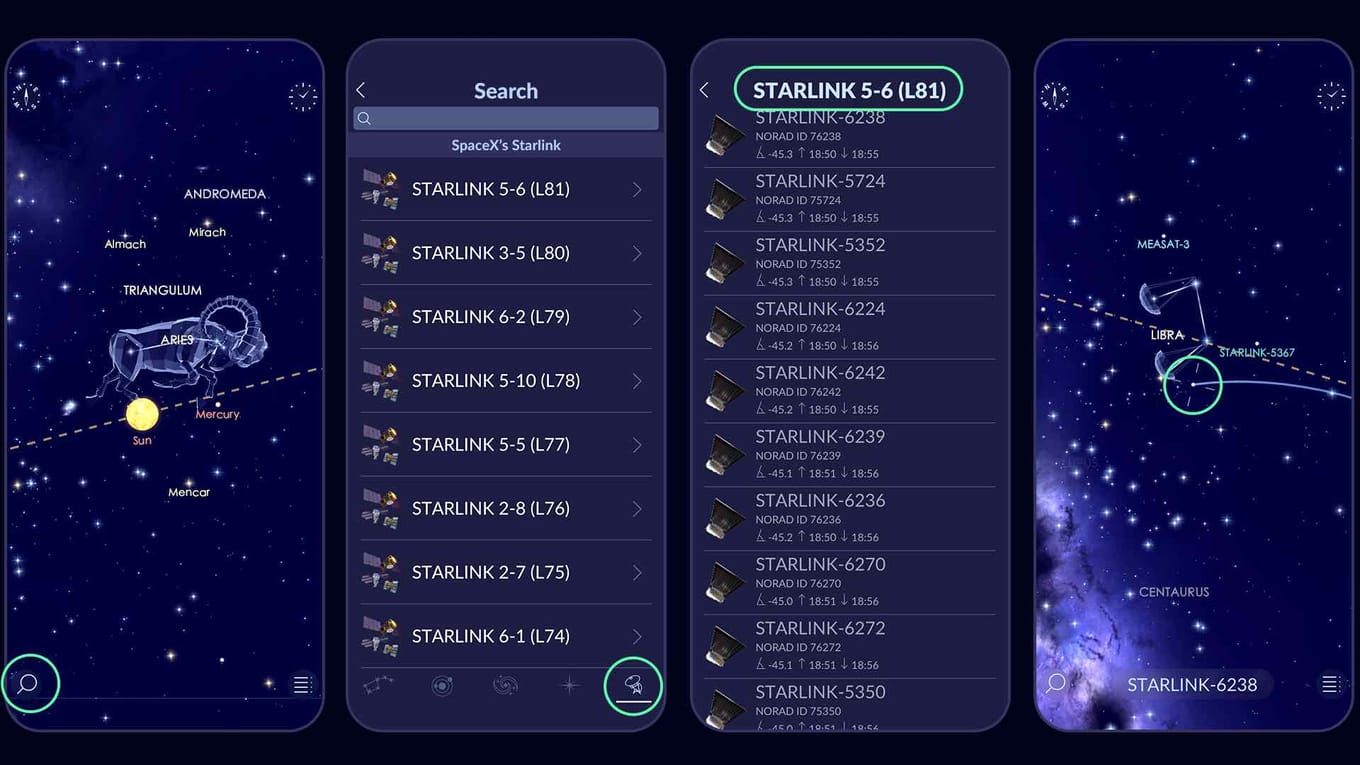The image size is (1360, 765).
Task: Toggle the circled STARLINK 5-6 (L81) header
Action: coord(848,89)
